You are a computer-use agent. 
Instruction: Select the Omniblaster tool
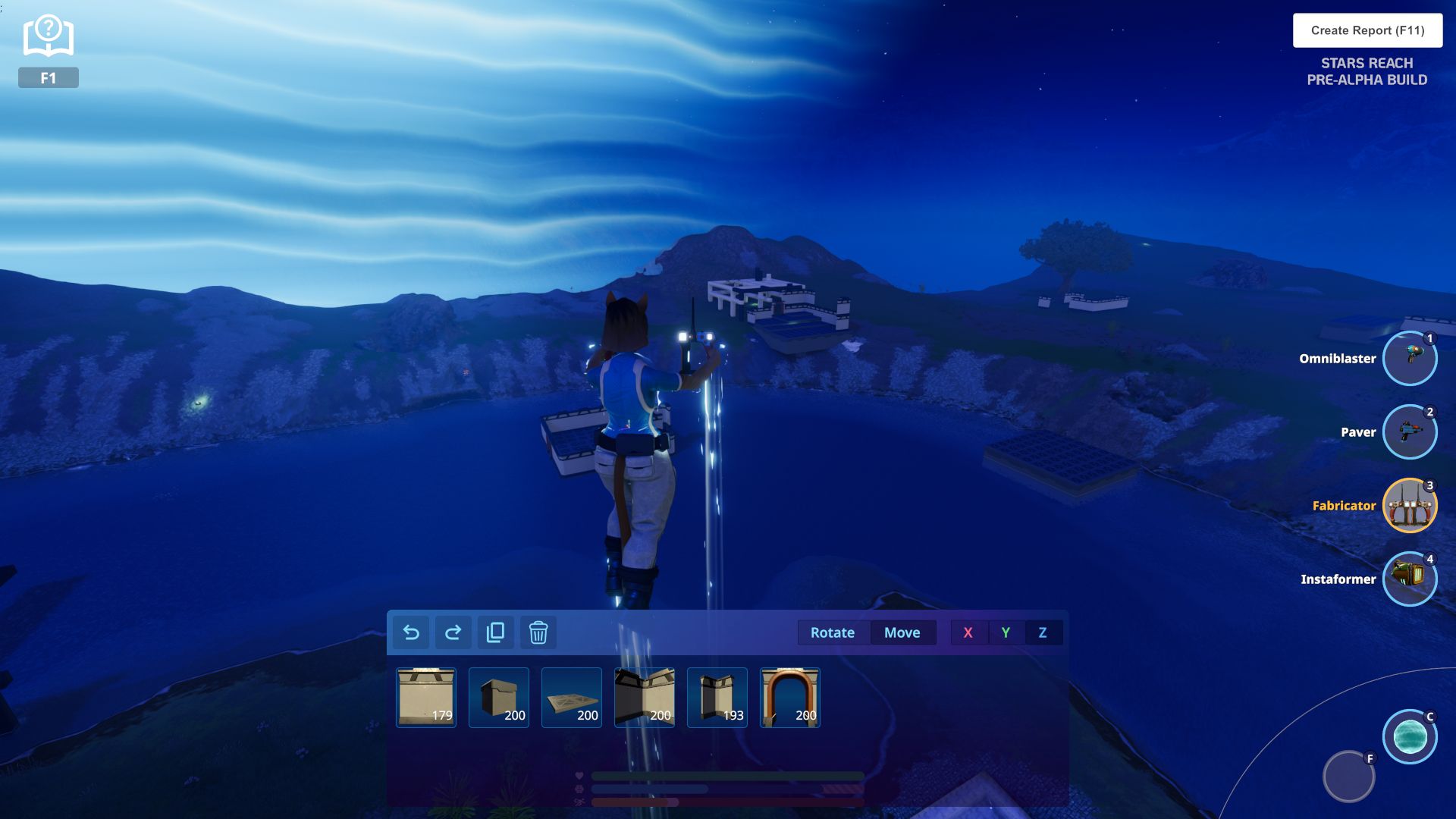(1409, 359)
